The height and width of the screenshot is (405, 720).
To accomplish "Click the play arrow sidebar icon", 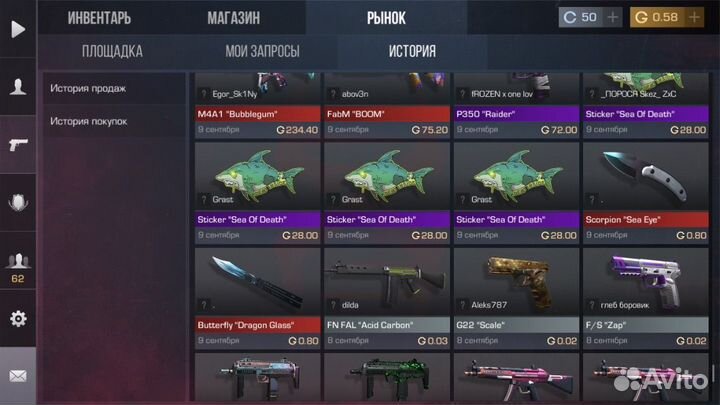I will click(x=18, y=29).
